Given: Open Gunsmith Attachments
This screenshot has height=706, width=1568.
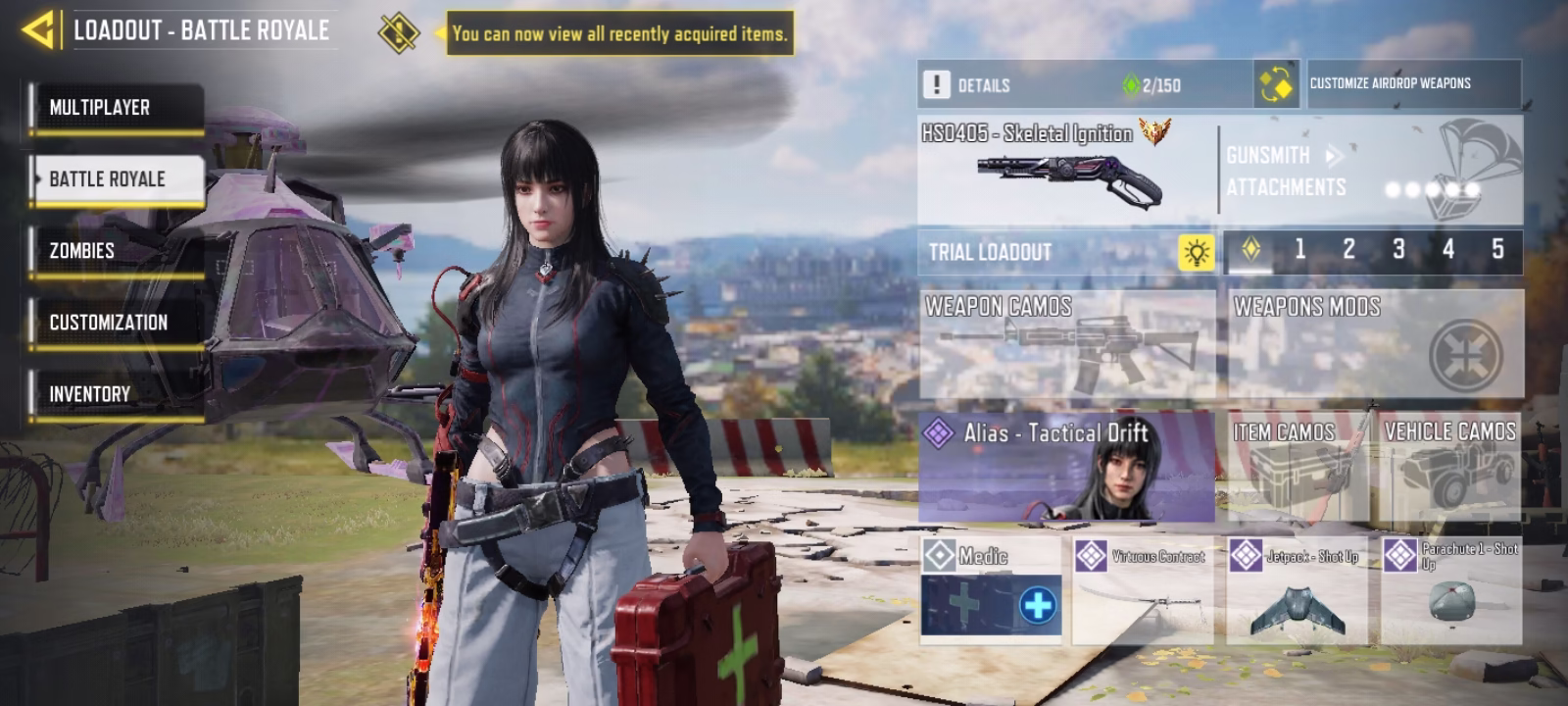Looking at the screenshot, I should [1372, 171].
